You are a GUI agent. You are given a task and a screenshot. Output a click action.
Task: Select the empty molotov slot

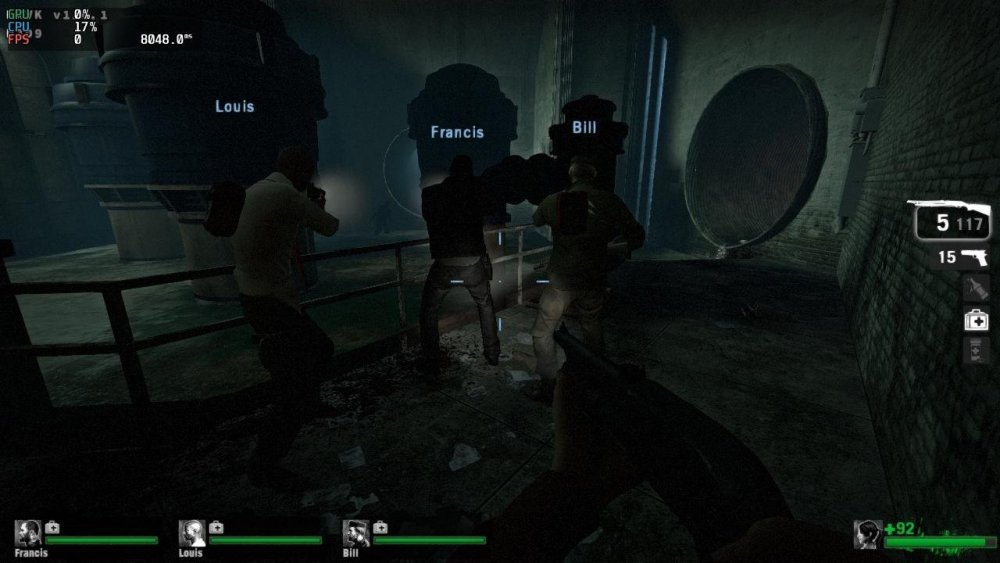976,288
